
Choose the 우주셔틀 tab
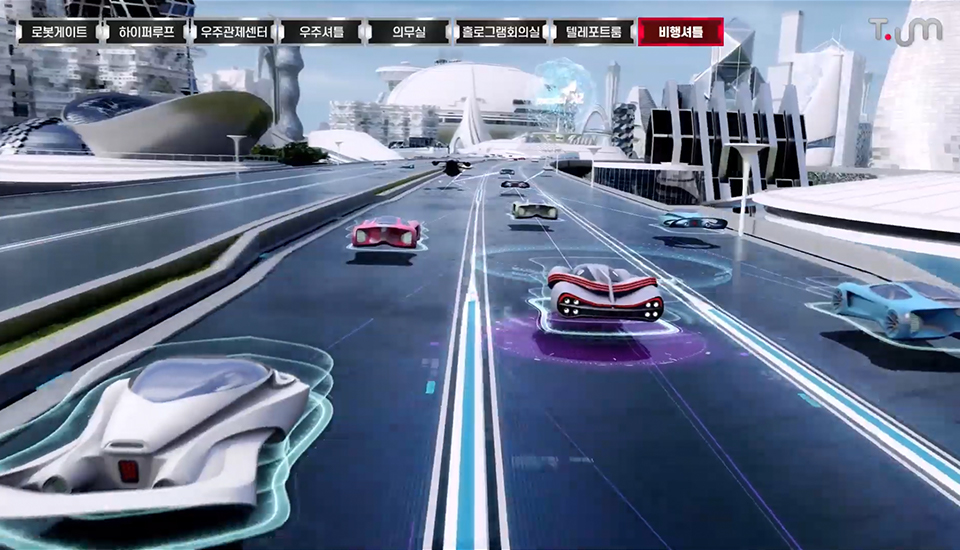[321, 32]
